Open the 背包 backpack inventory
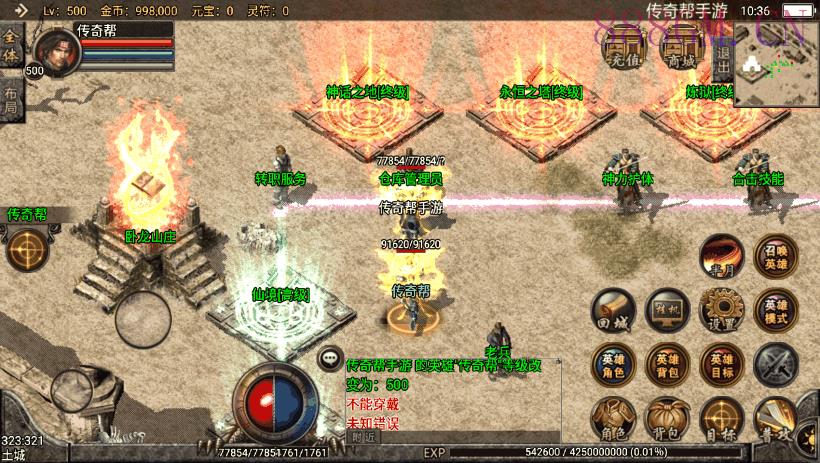The width and height of the screenshot is (820, 463). (x=666, y=419)
